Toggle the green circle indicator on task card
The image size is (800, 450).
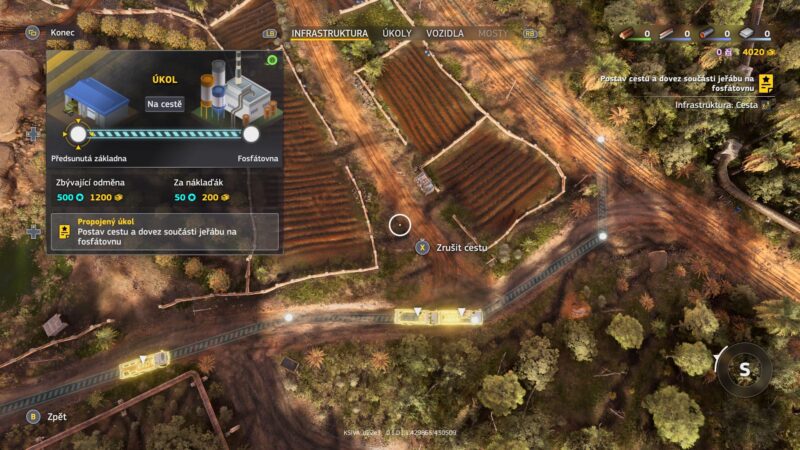(272, 60)
